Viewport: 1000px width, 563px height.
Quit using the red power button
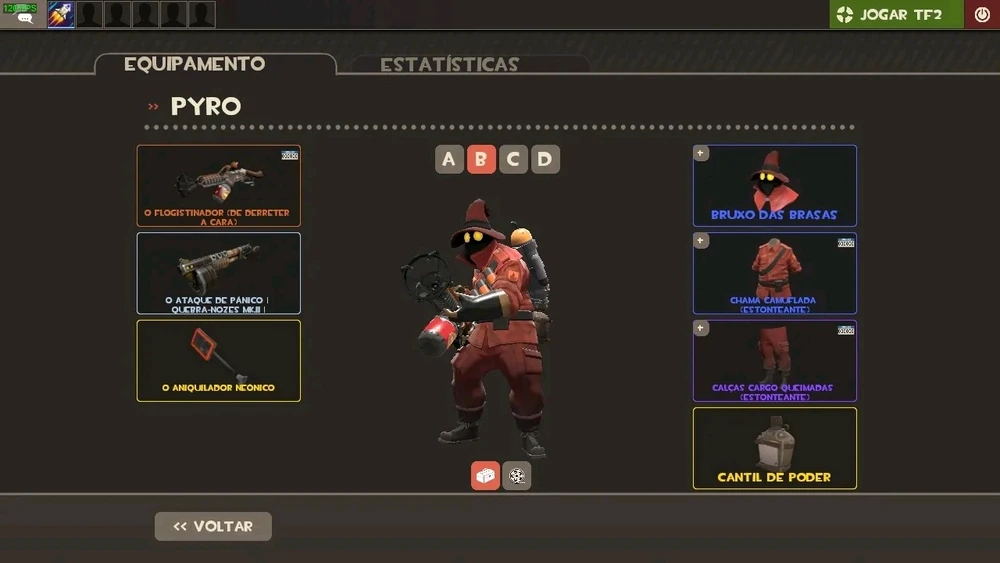coord(982,14)
